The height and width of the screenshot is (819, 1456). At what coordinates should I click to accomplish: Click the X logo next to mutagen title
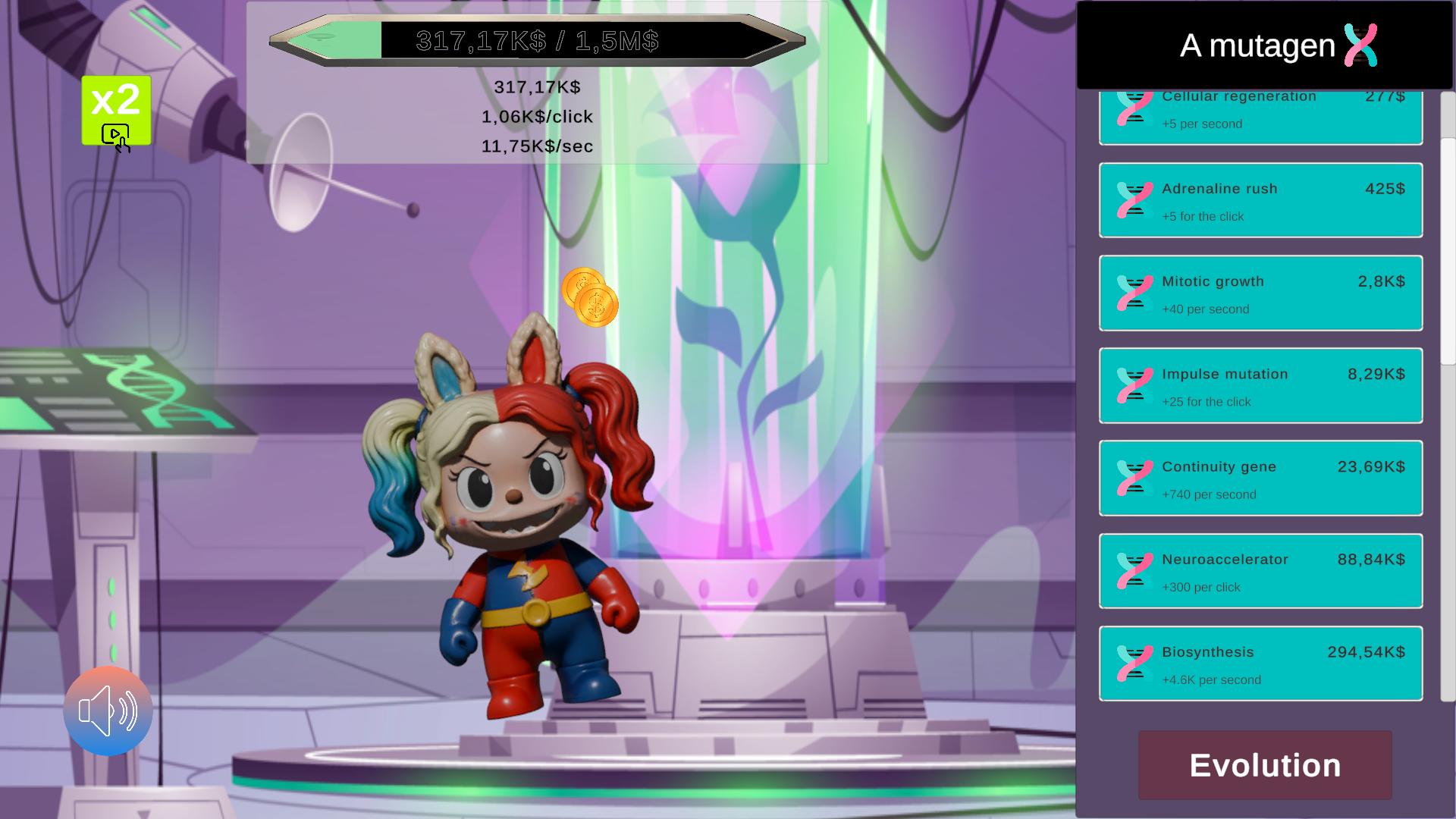pos(1360,45)
